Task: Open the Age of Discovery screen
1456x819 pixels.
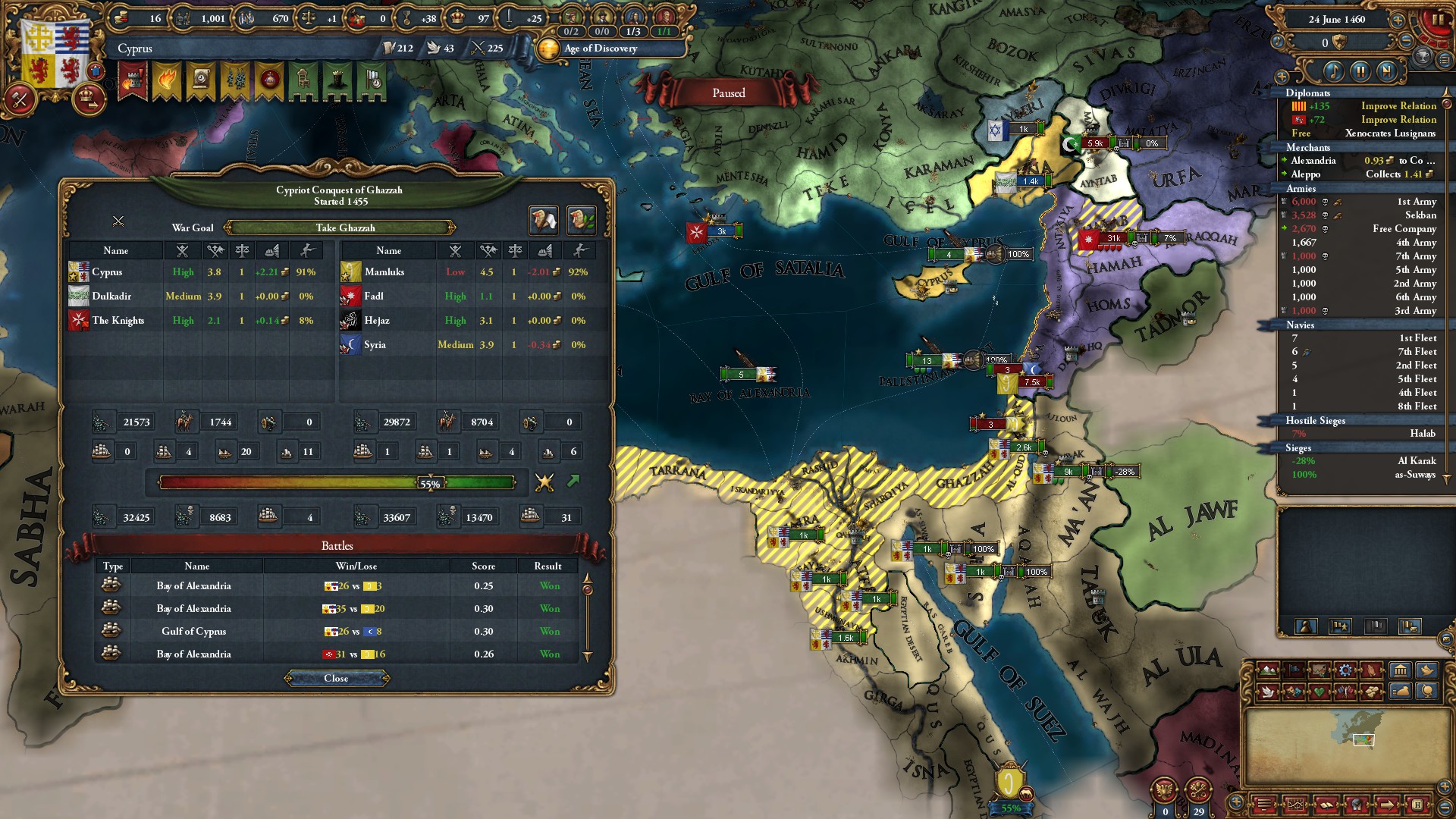Action: pos(601,49)
